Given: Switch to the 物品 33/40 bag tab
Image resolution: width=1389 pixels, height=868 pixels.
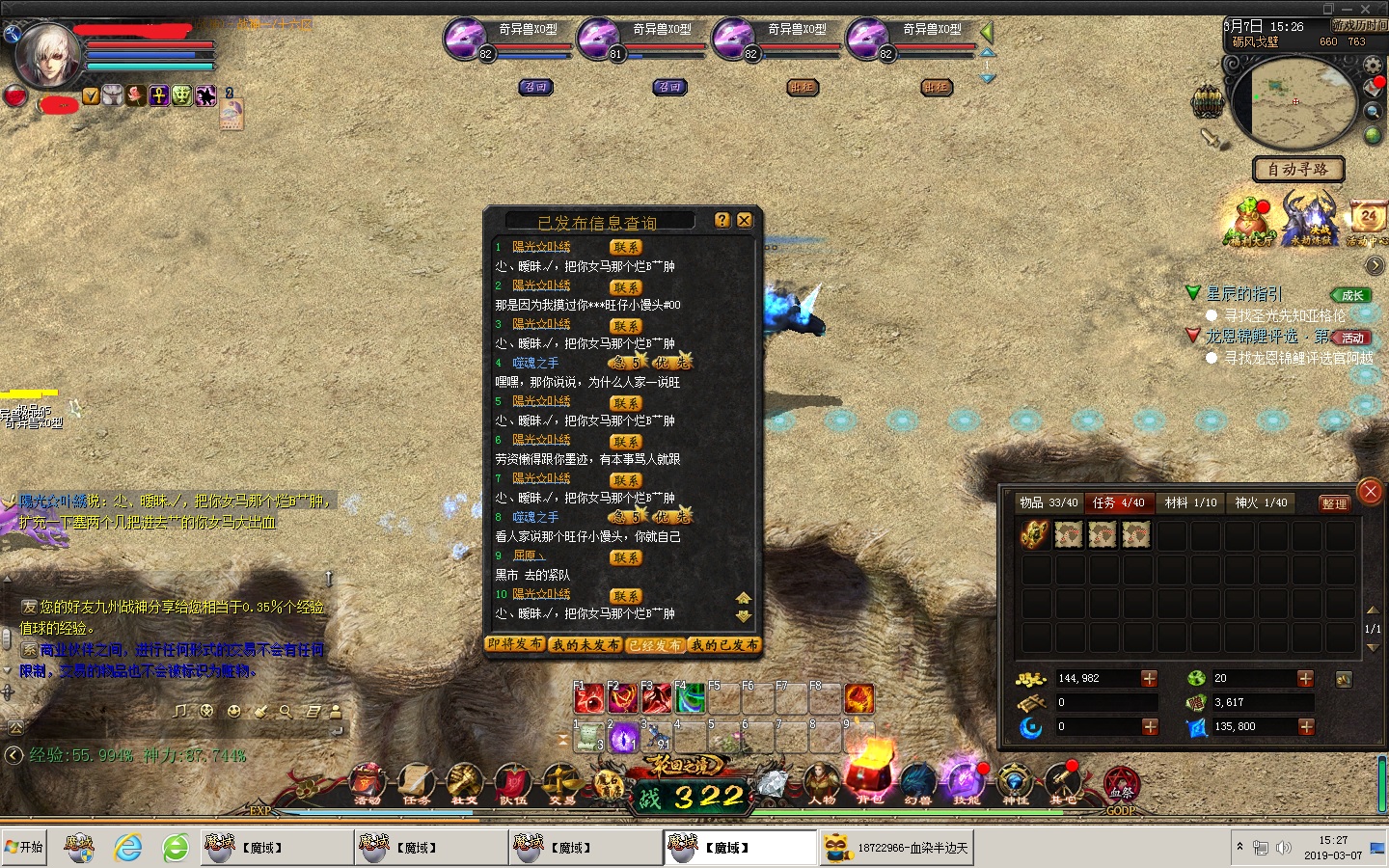Looking at the screenshot, I should 1049,502.
